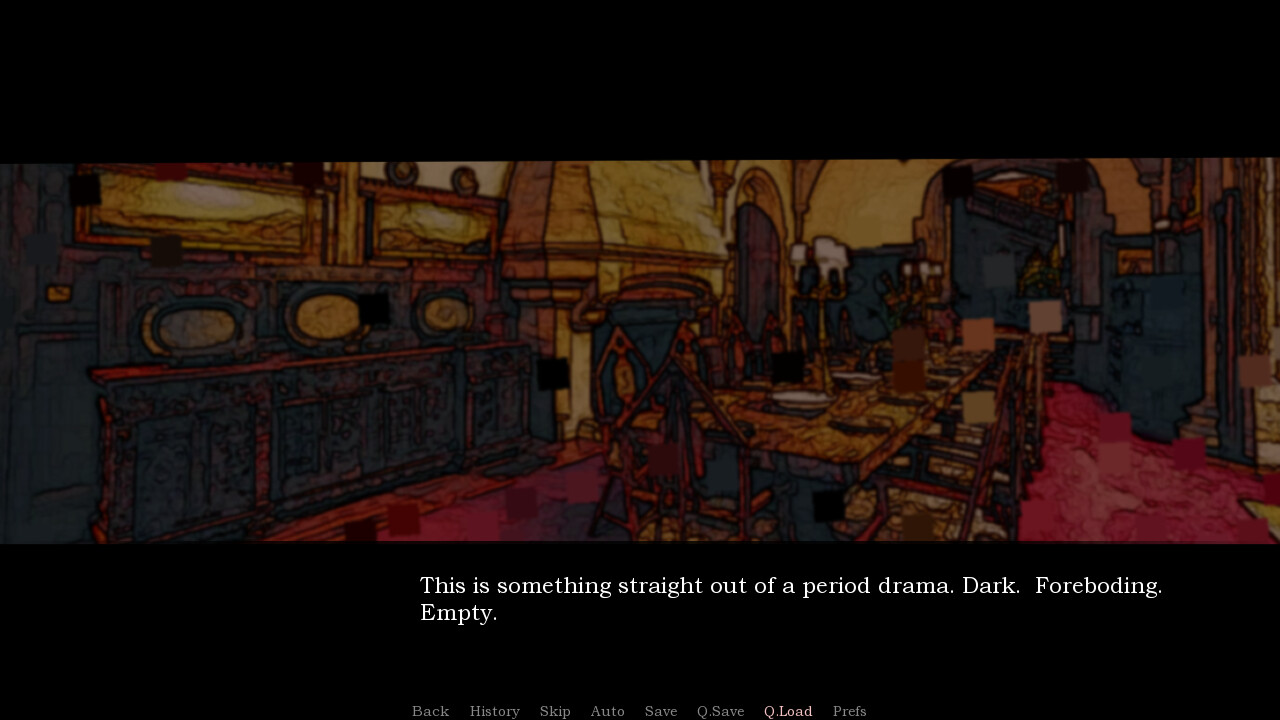
Task: Advance past the 'period drama' narration
Action: [790, 598]
